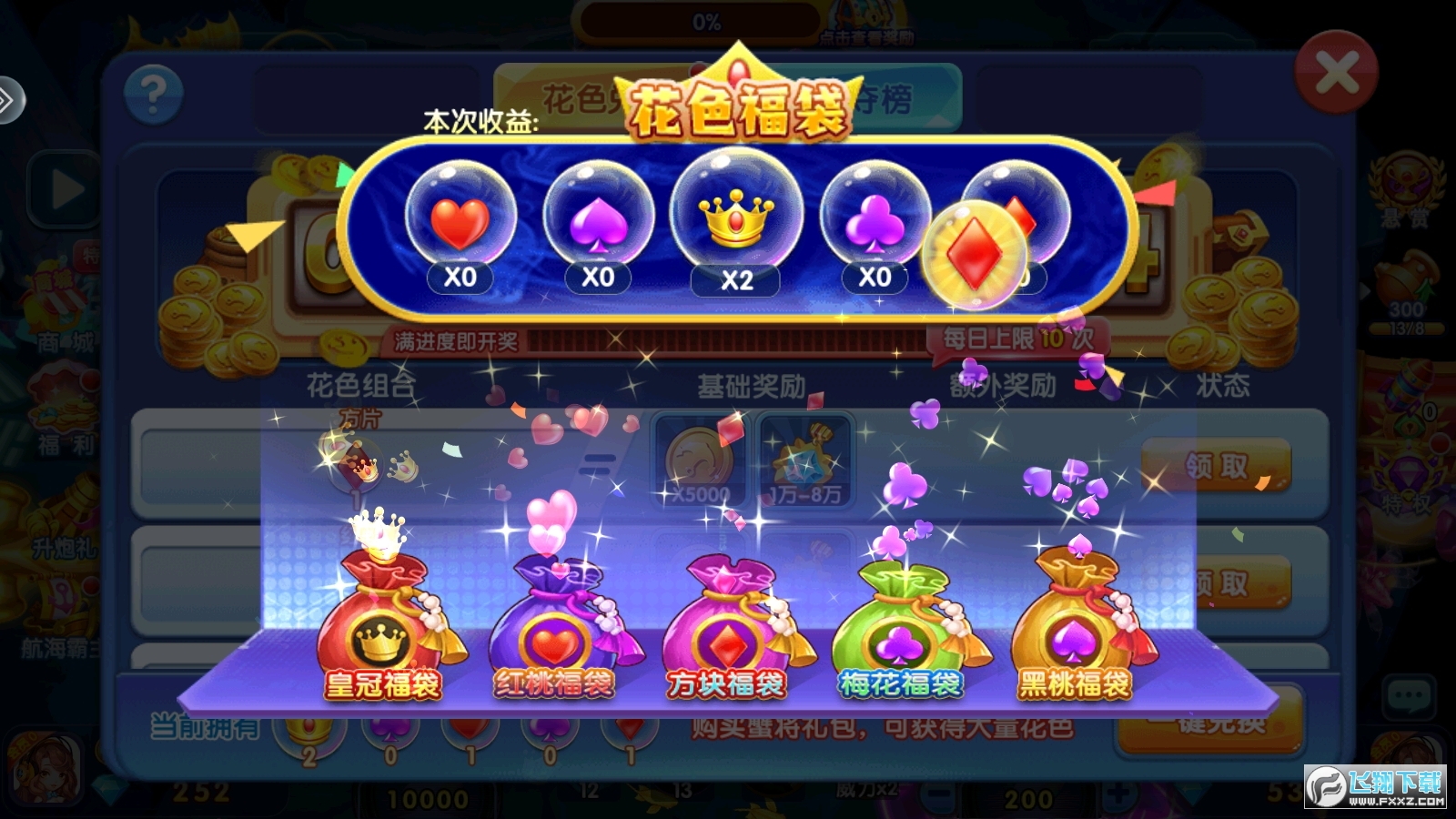Viewport: 1456px width, 819px height.
Task: Open the 梅花福袋 club bag
Action: click(x=900, y=628)
